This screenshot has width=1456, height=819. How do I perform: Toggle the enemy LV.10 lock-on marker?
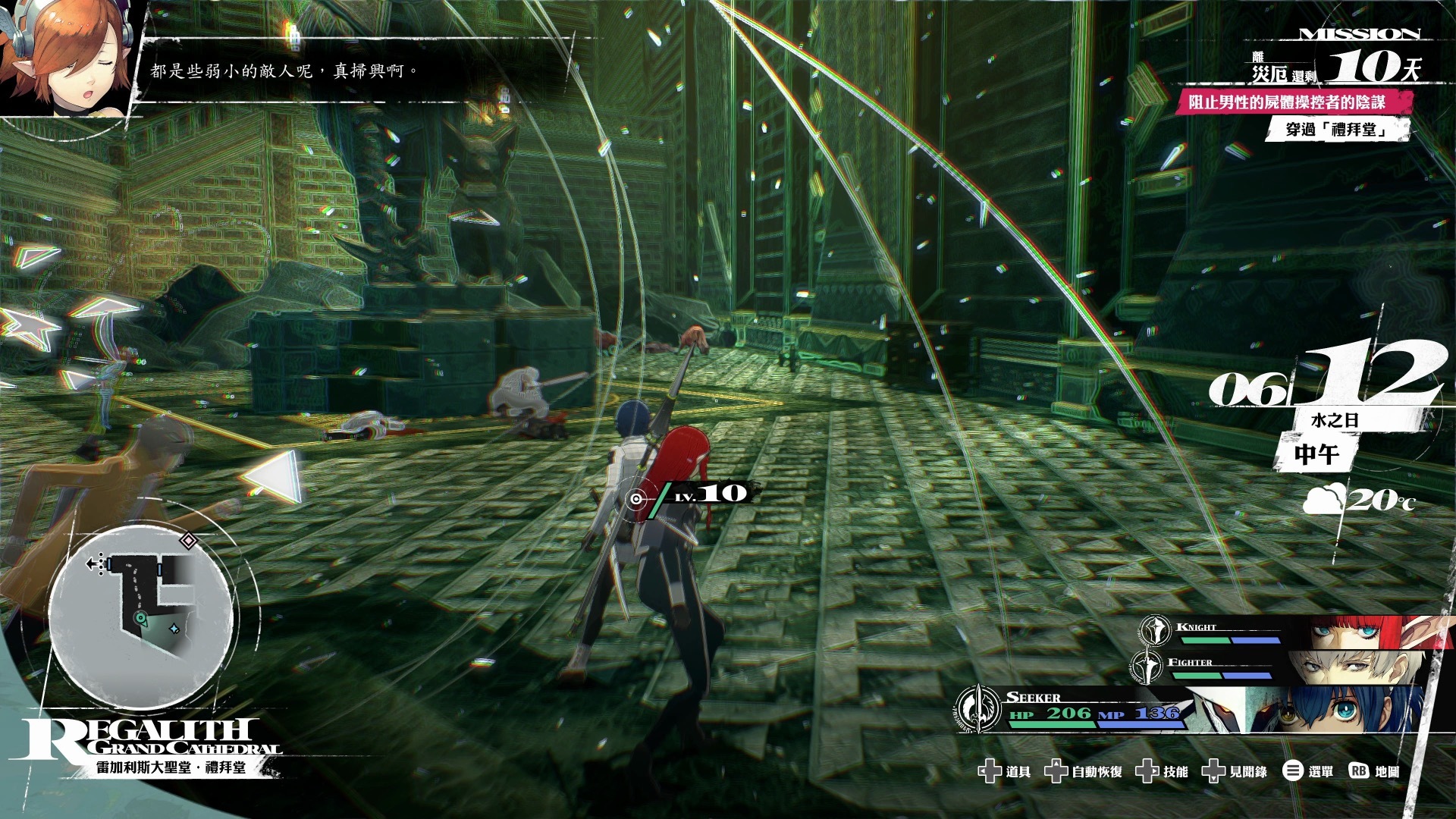(635, 498)
